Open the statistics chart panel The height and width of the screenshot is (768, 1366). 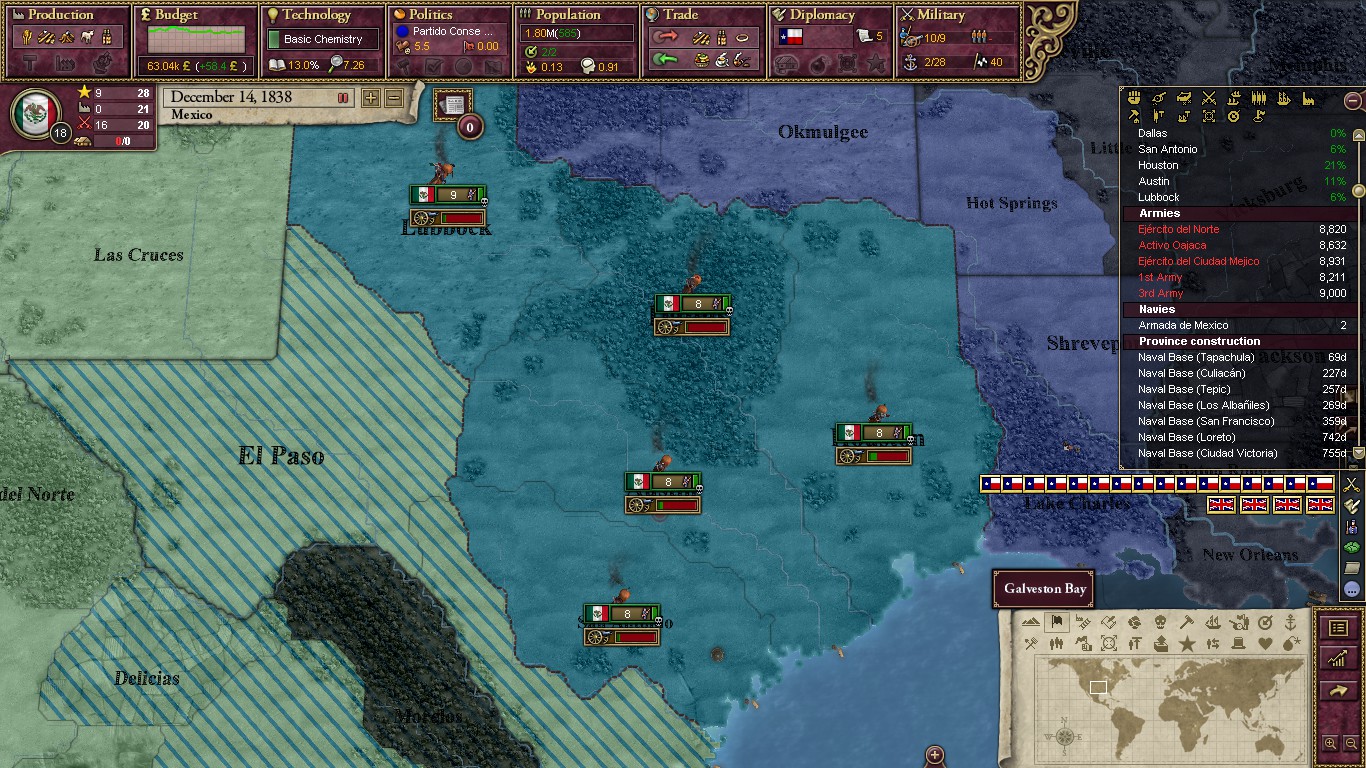click(1338, 660)
